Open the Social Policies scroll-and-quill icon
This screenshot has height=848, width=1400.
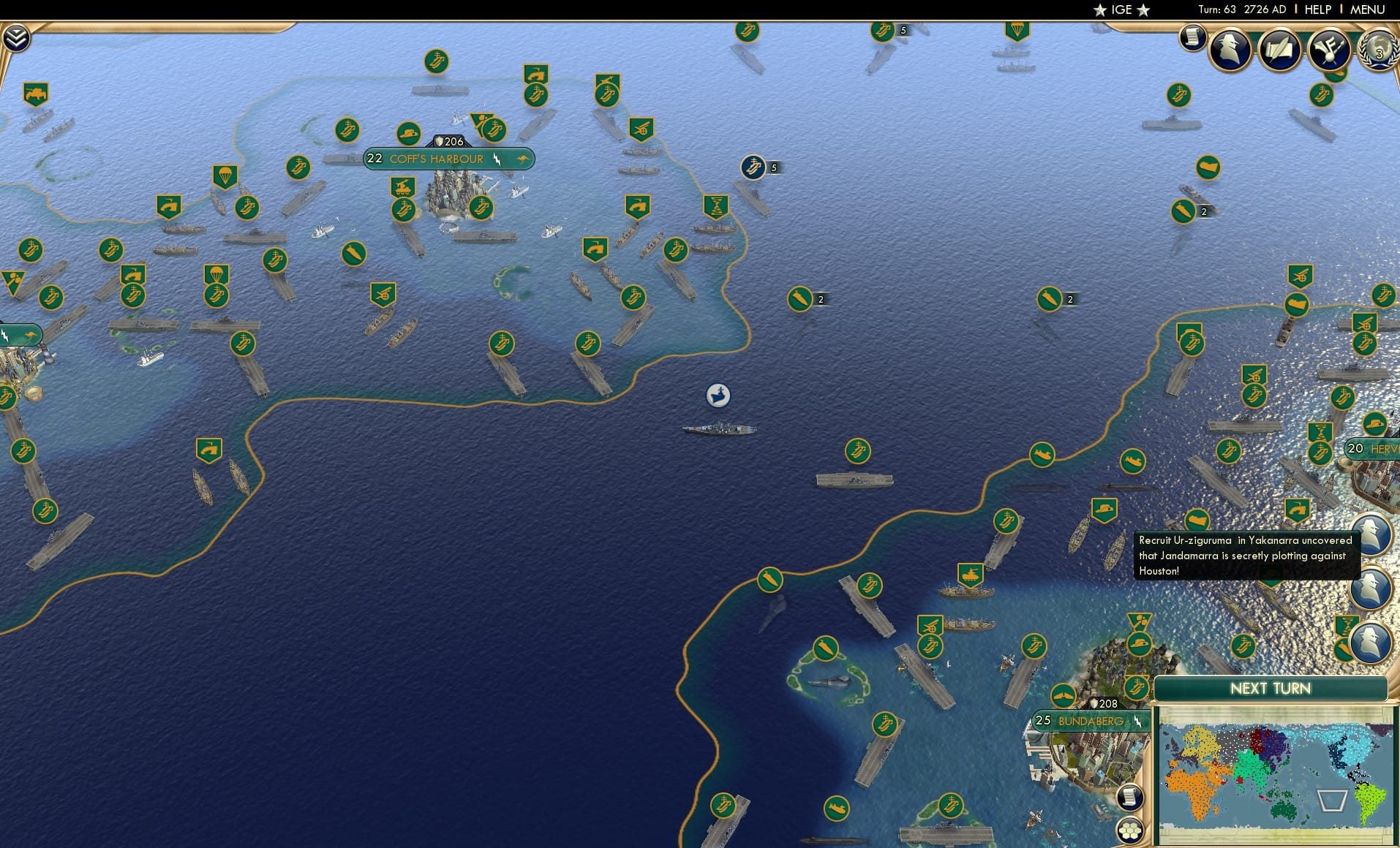(1279, 50)
